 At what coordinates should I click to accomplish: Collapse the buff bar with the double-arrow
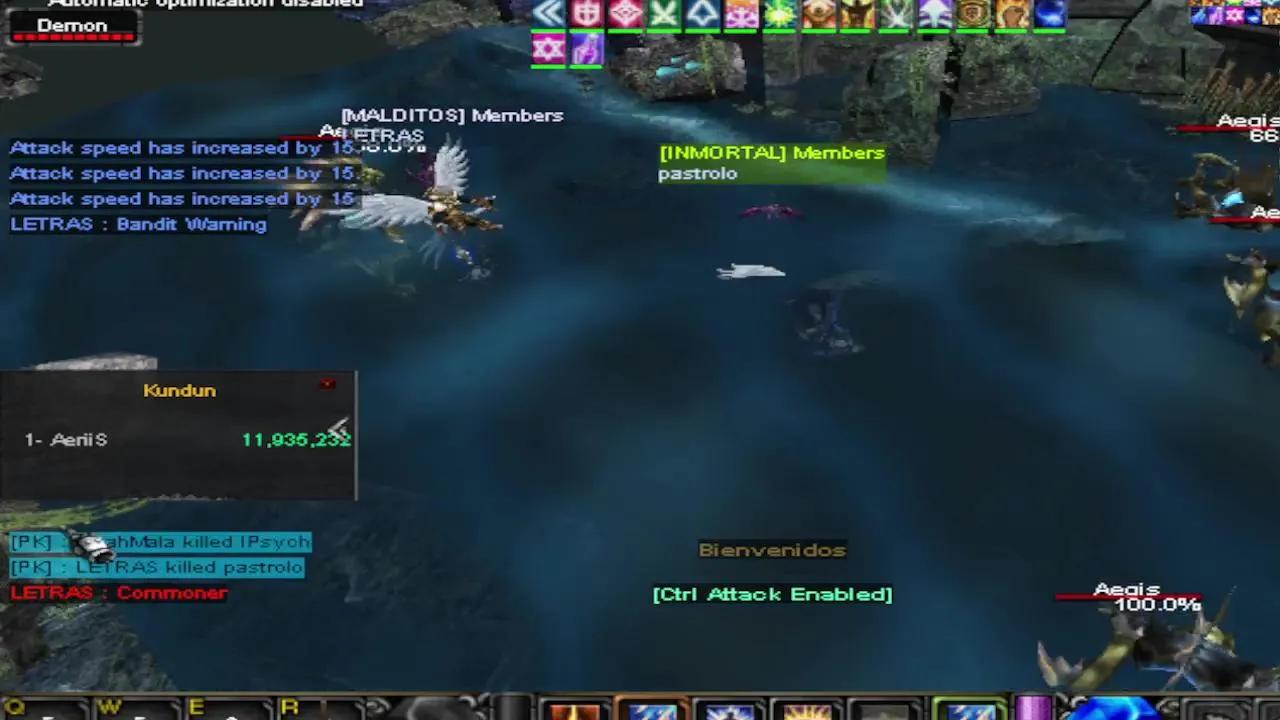point(548,14)
